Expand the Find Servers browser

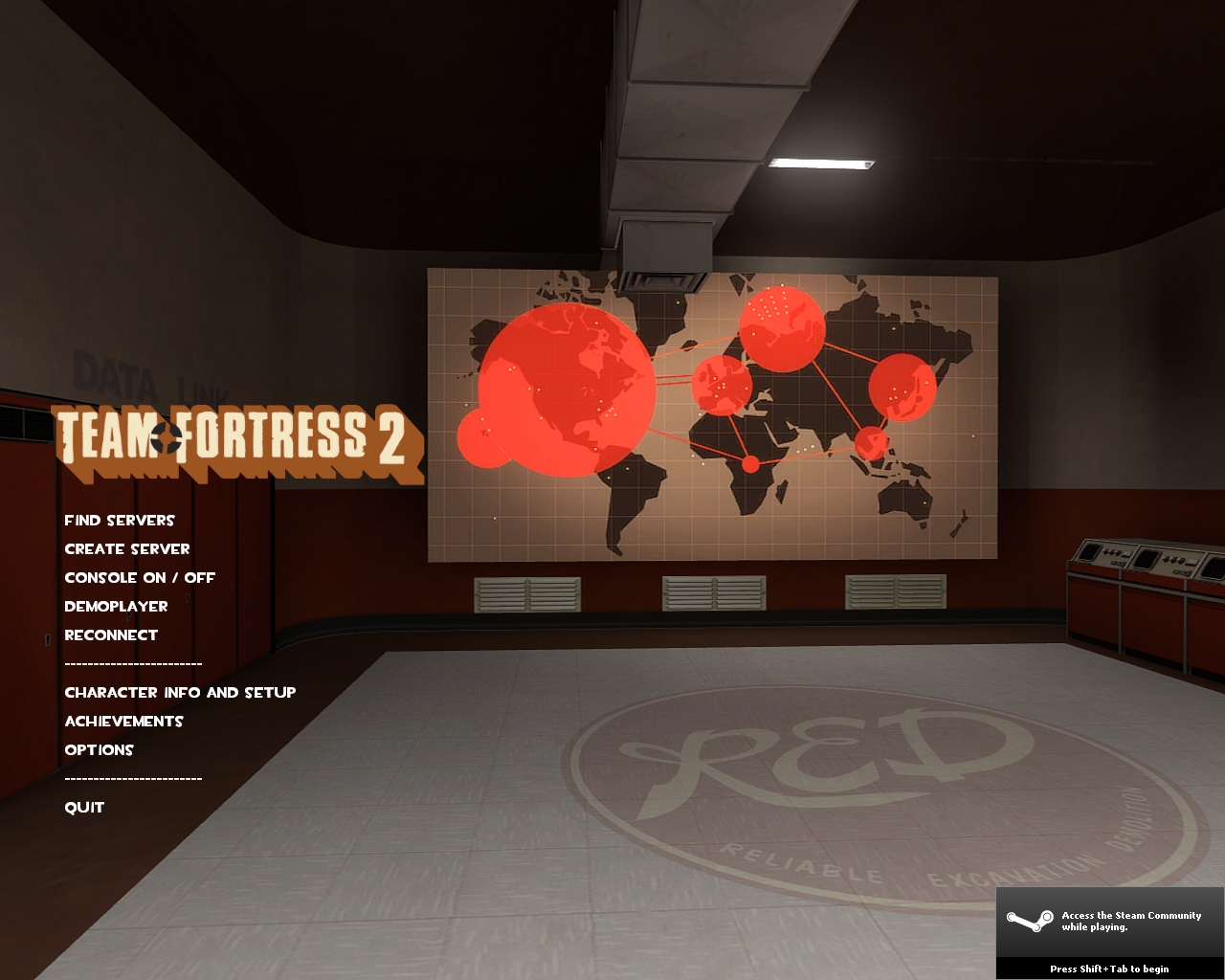coord(120,521)
